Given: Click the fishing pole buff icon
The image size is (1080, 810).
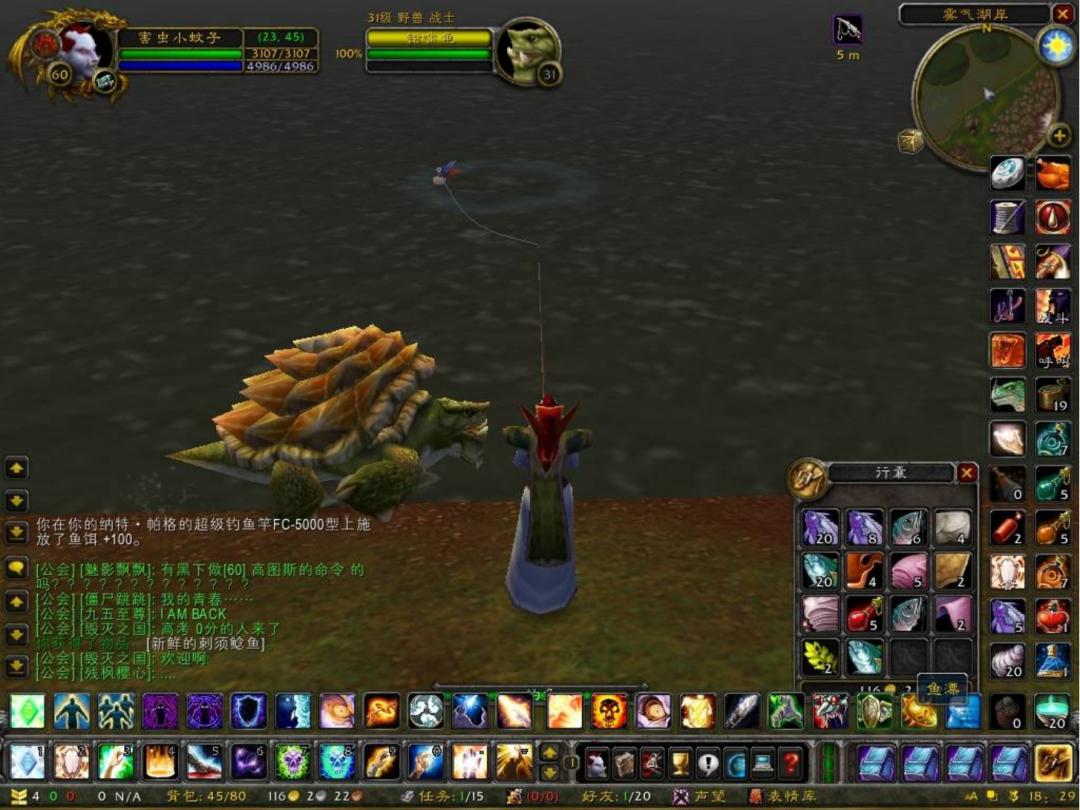Looking at the screenshot, I should coord(847,29).
